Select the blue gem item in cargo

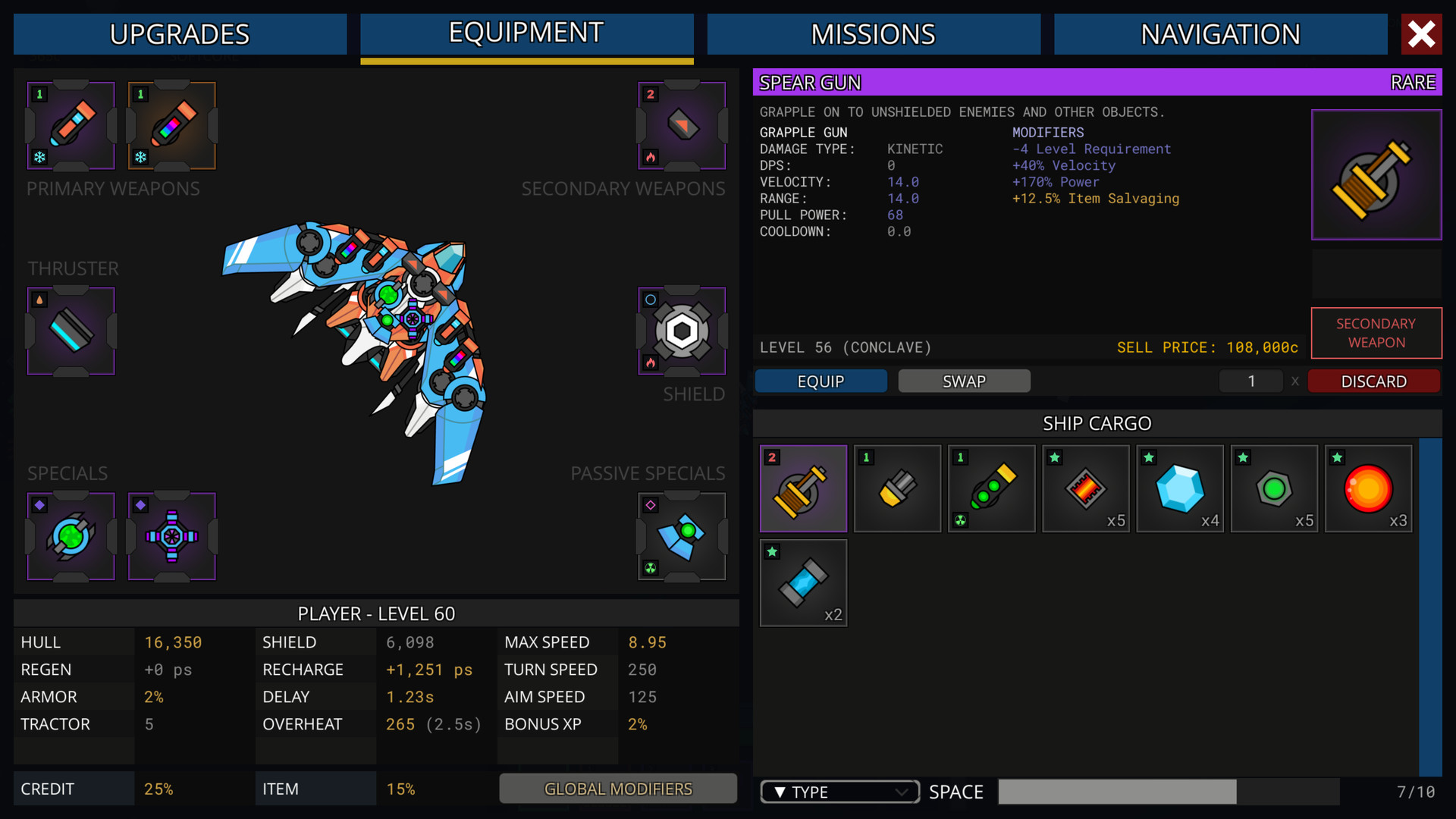point(1179,488)
